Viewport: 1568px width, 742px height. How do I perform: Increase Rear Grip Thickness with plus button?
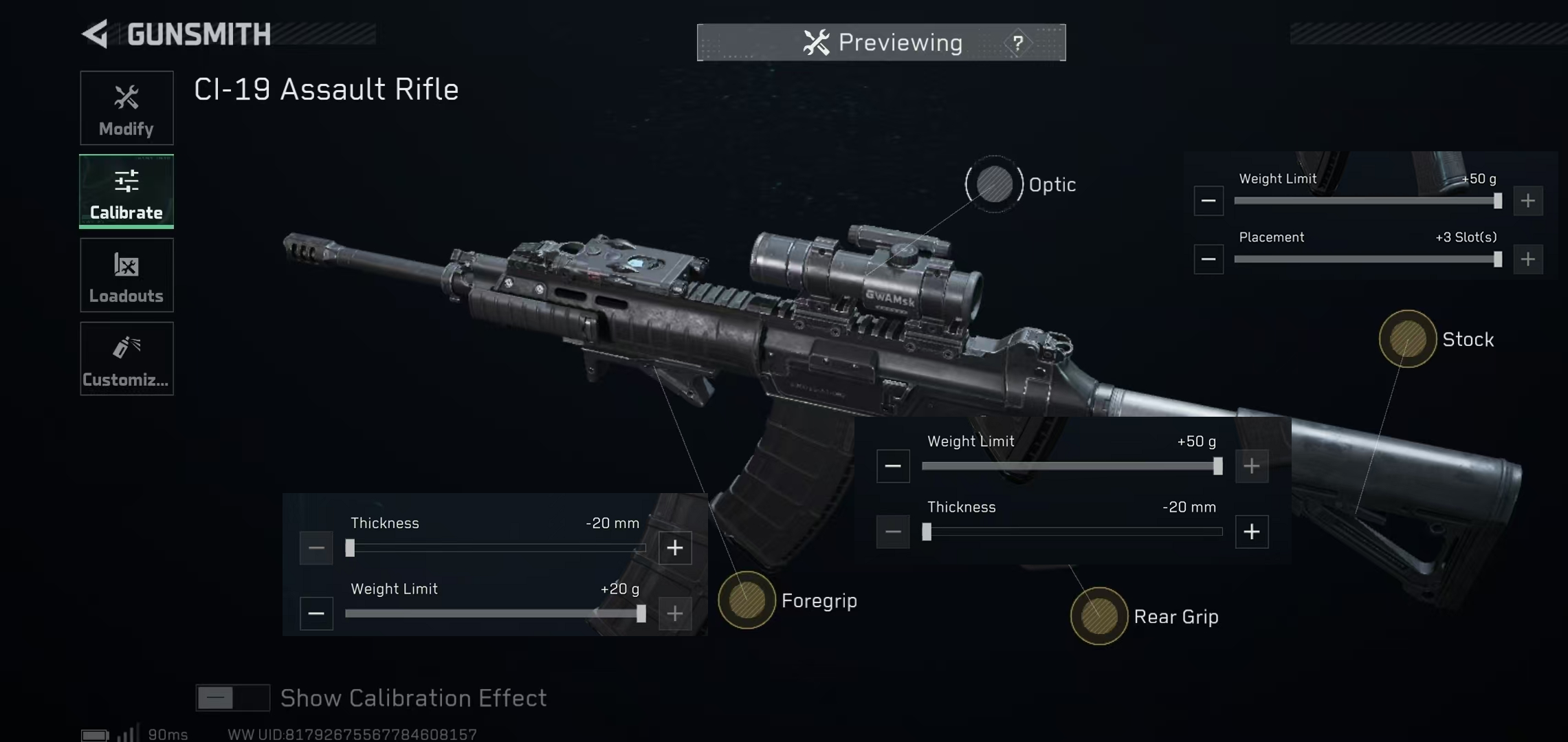1251,532
